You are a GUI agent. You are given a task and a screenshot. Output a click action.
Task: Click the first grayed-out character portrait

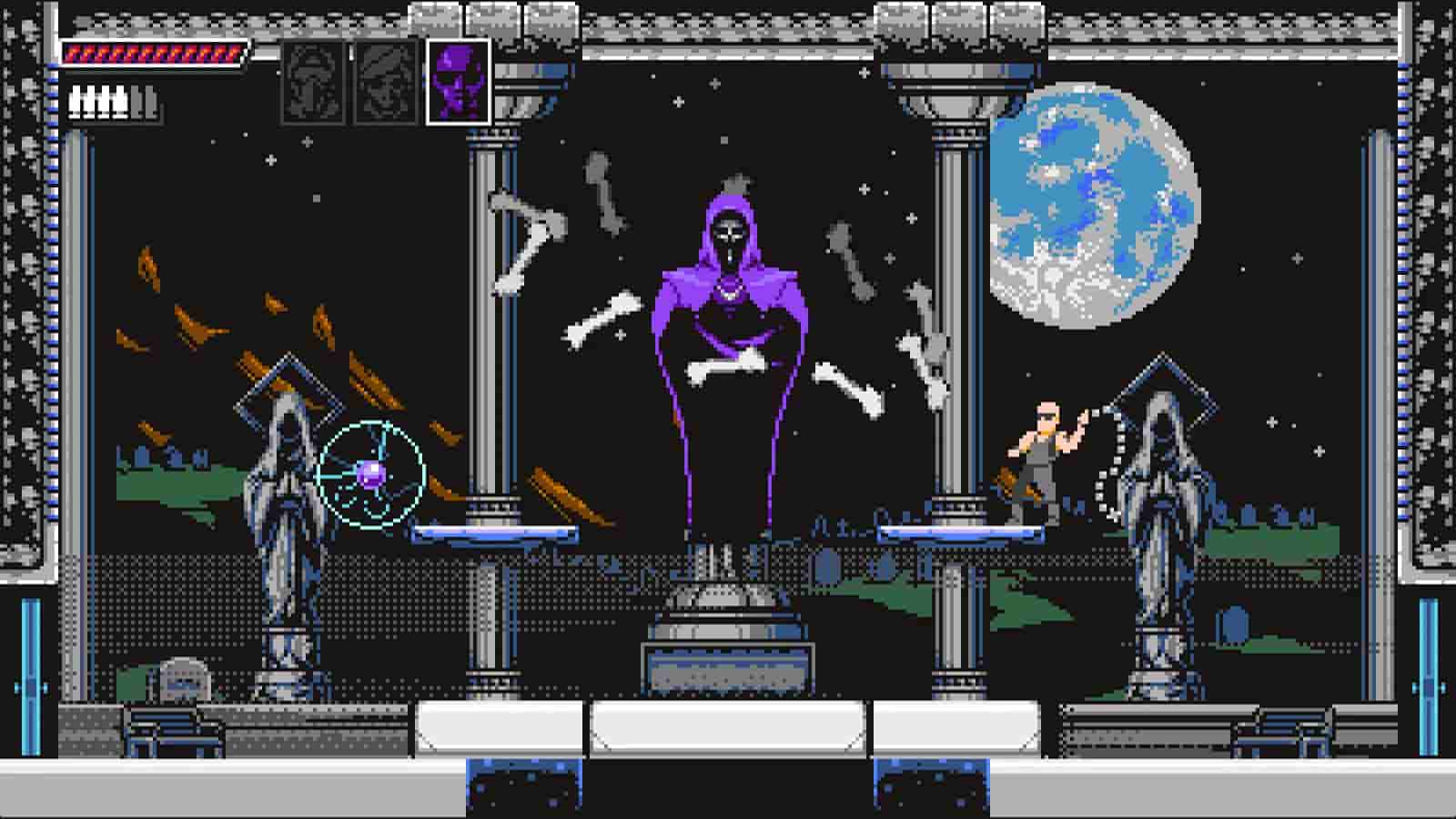pyautogui.click(x=314, y=83)
